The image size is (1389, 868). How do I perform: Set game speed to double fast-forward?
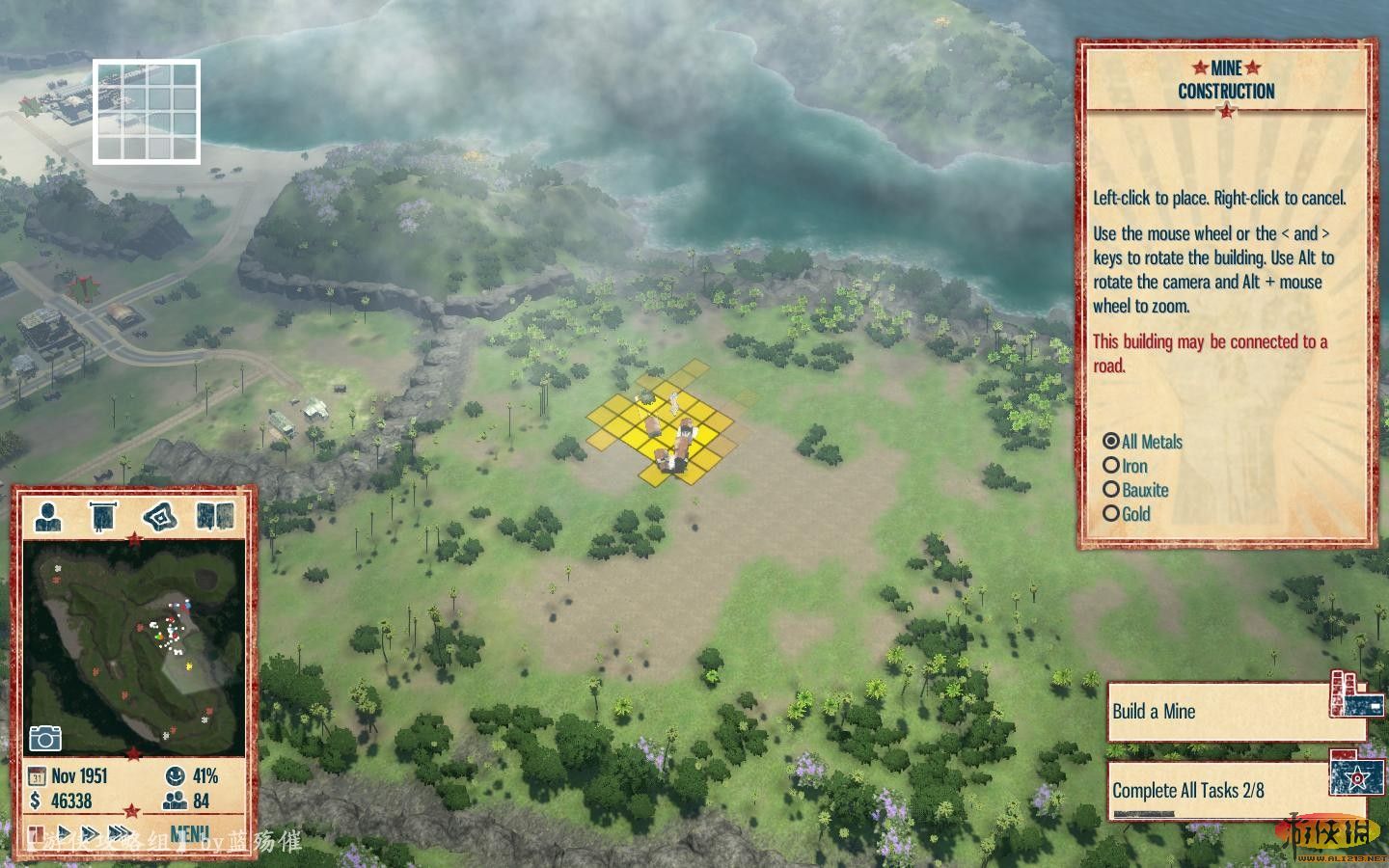click(x=90, y=833)
